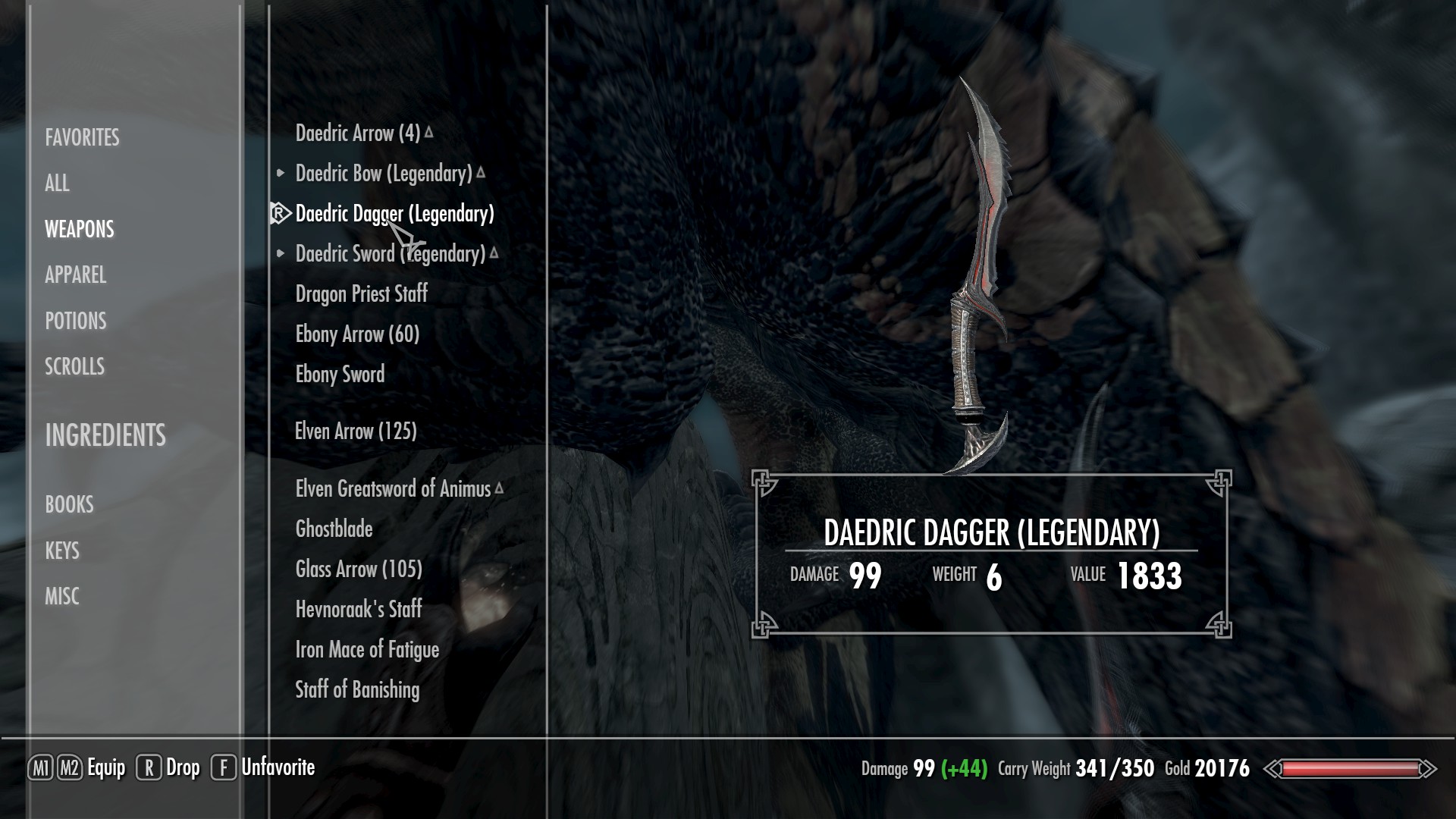Select Daedric Arrow (4) in the list
Viewport: 1456px width, 819px height.
[357, 133]
